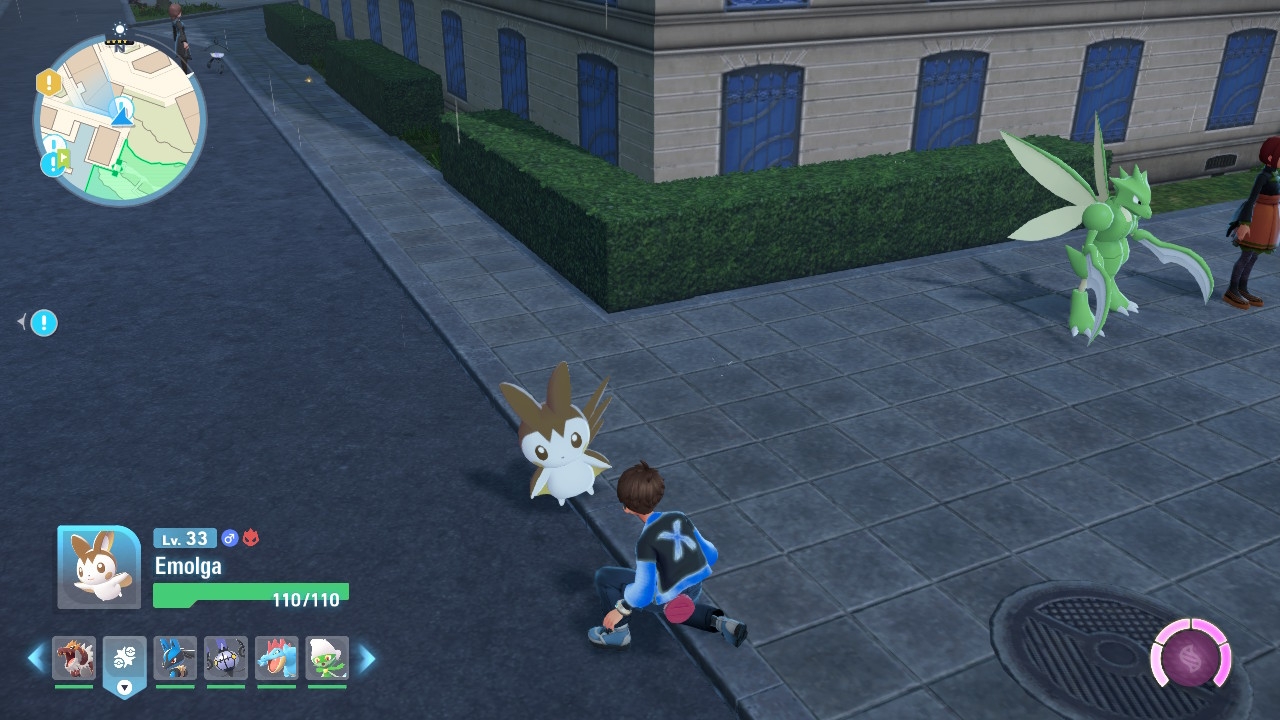
Task: Click the red type icon beside Emolga's level
Action: click(x=251, y=538)
